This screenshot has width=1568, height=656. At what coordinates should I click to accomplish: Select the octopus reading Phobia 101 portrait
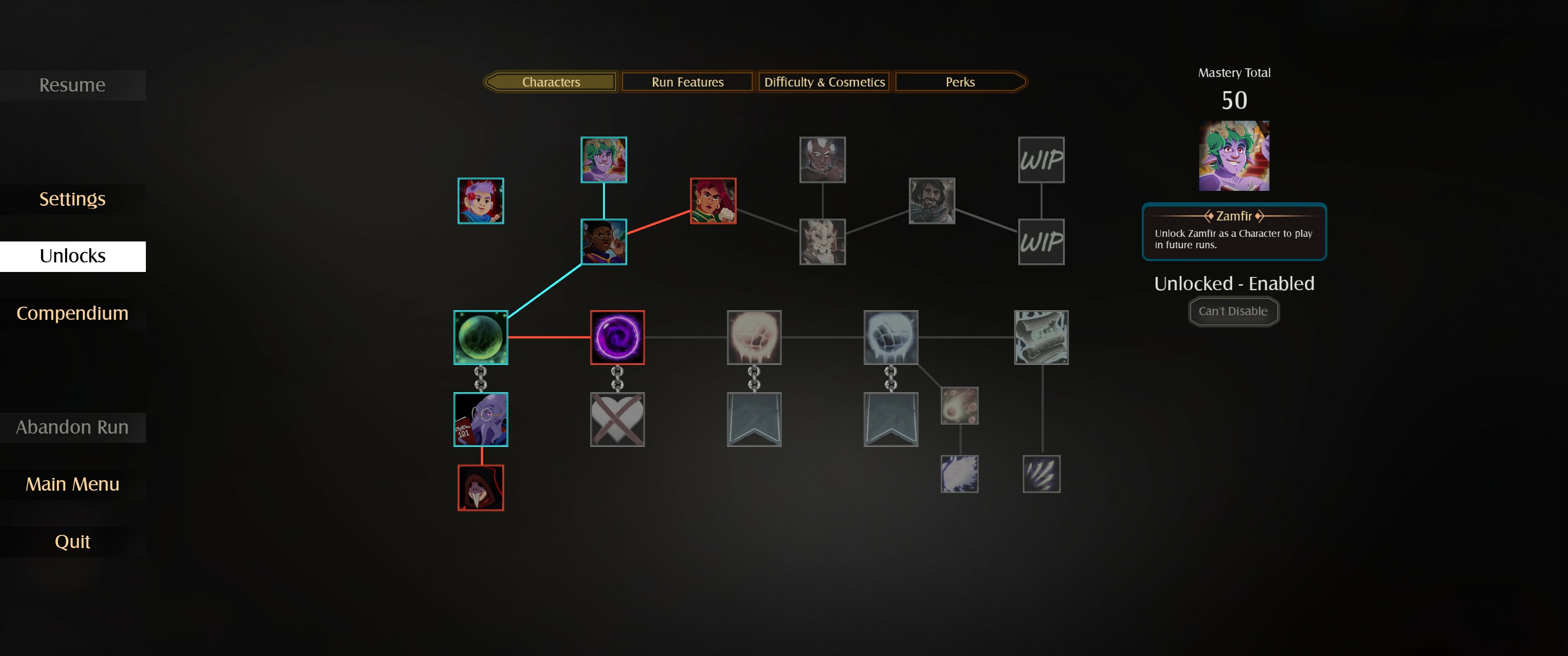[480, 419]
